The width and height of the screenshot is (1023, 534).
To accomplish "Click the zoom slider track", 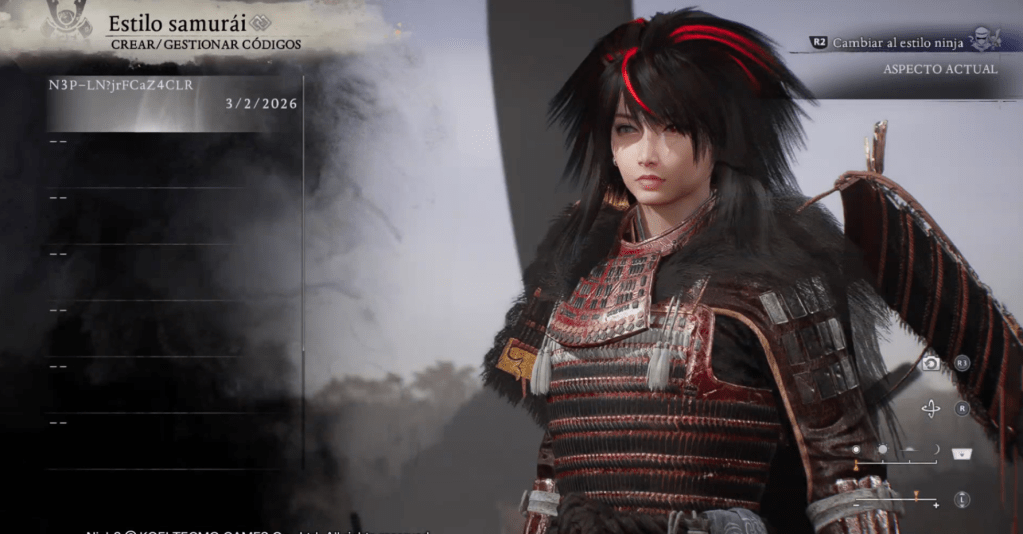I will 896,500.
